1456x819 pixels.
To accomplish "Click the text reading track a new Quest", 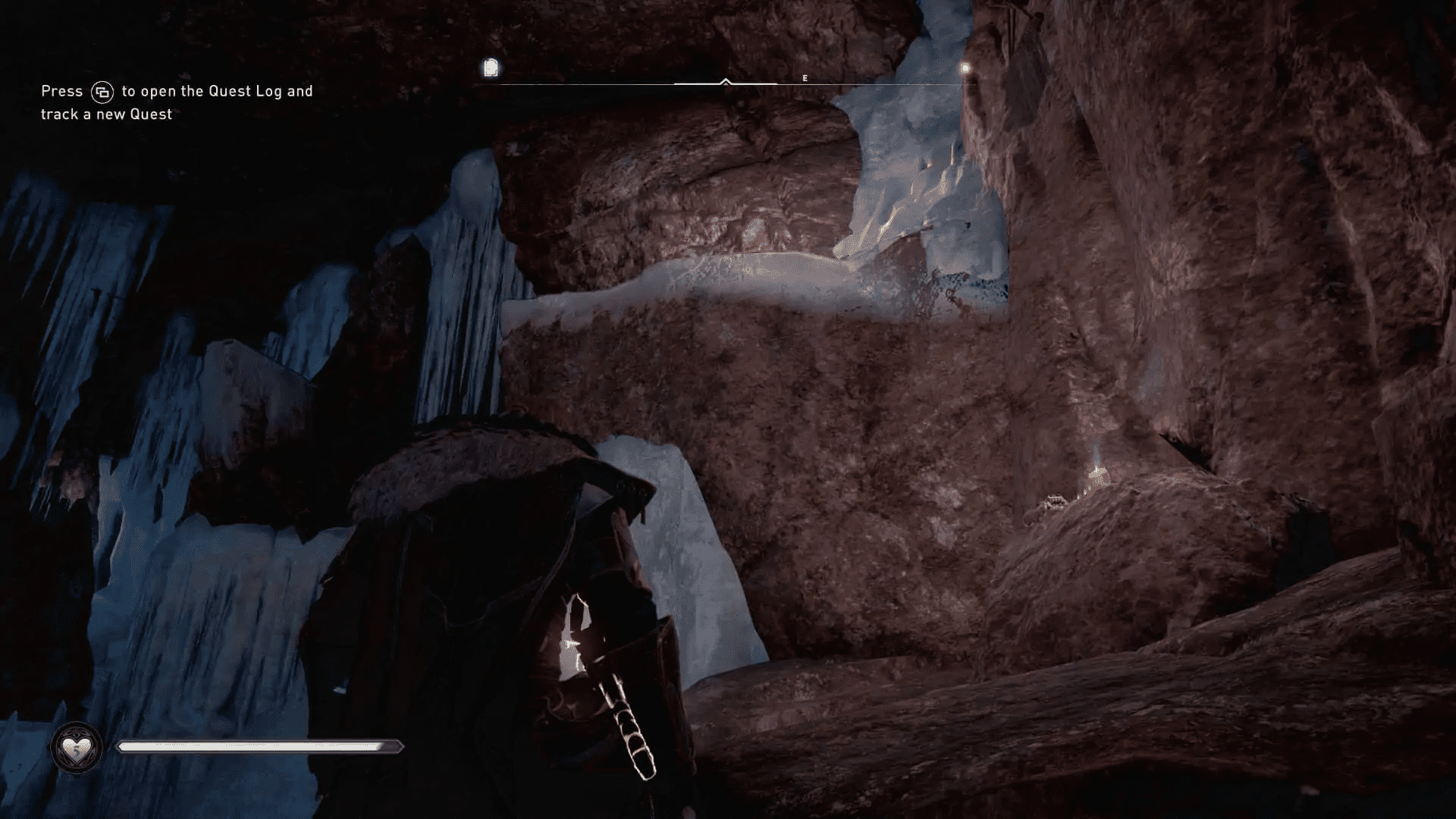I will [105, 115].
